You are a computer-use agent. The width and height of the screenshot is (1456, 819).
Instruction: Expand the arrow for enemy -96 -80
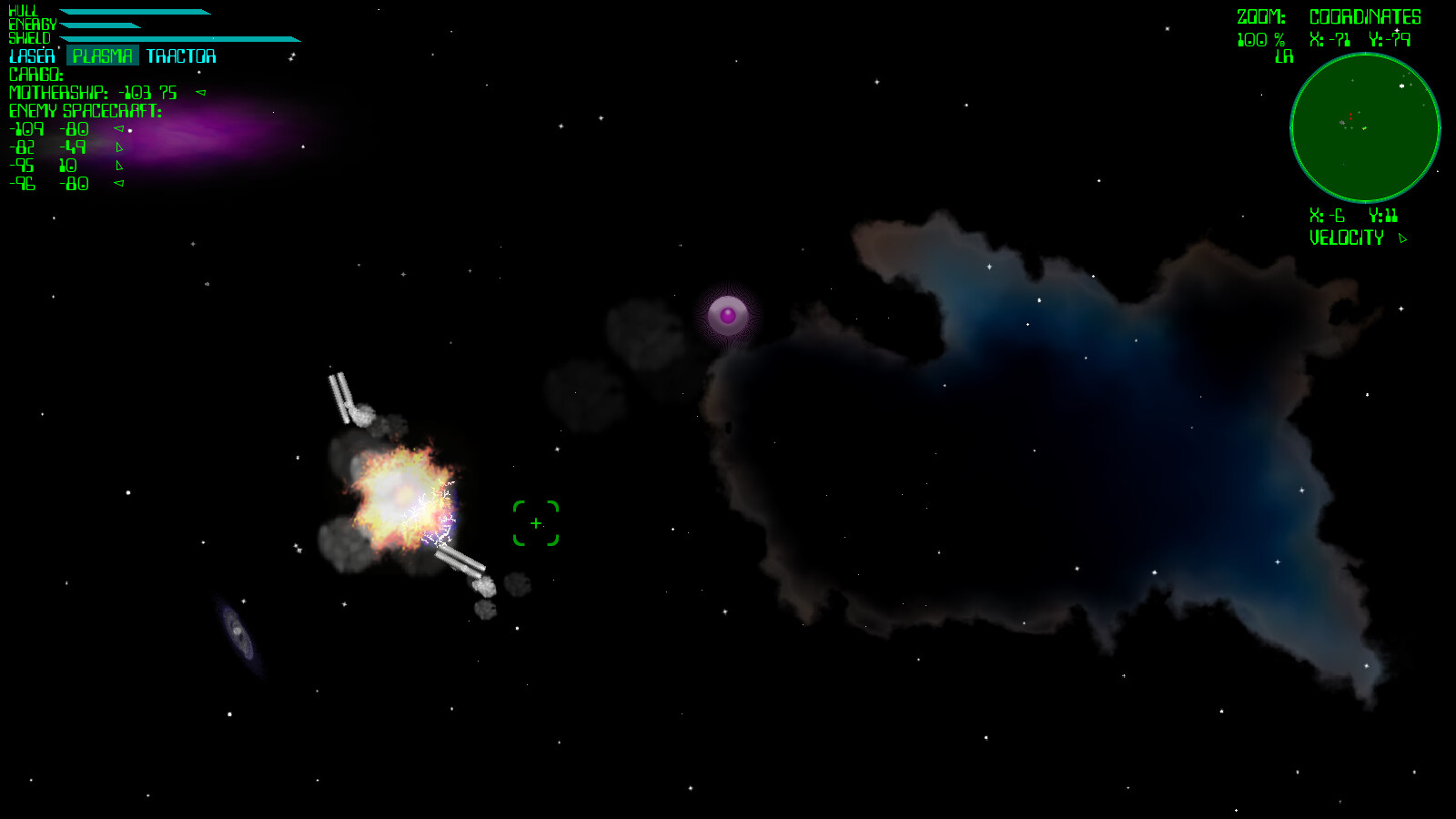point(118,184)
